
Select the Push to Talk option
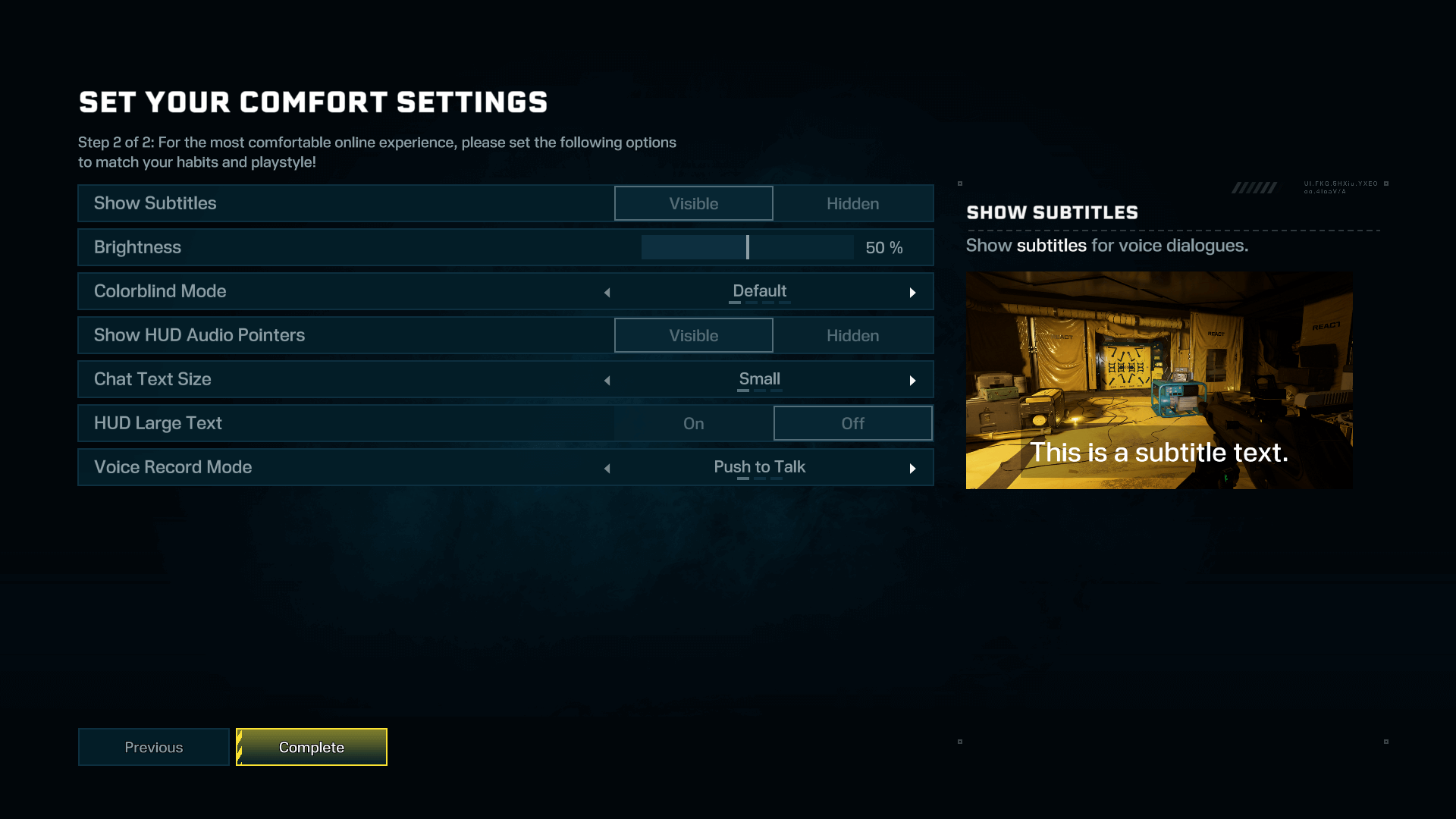click(x=759, y=467)
